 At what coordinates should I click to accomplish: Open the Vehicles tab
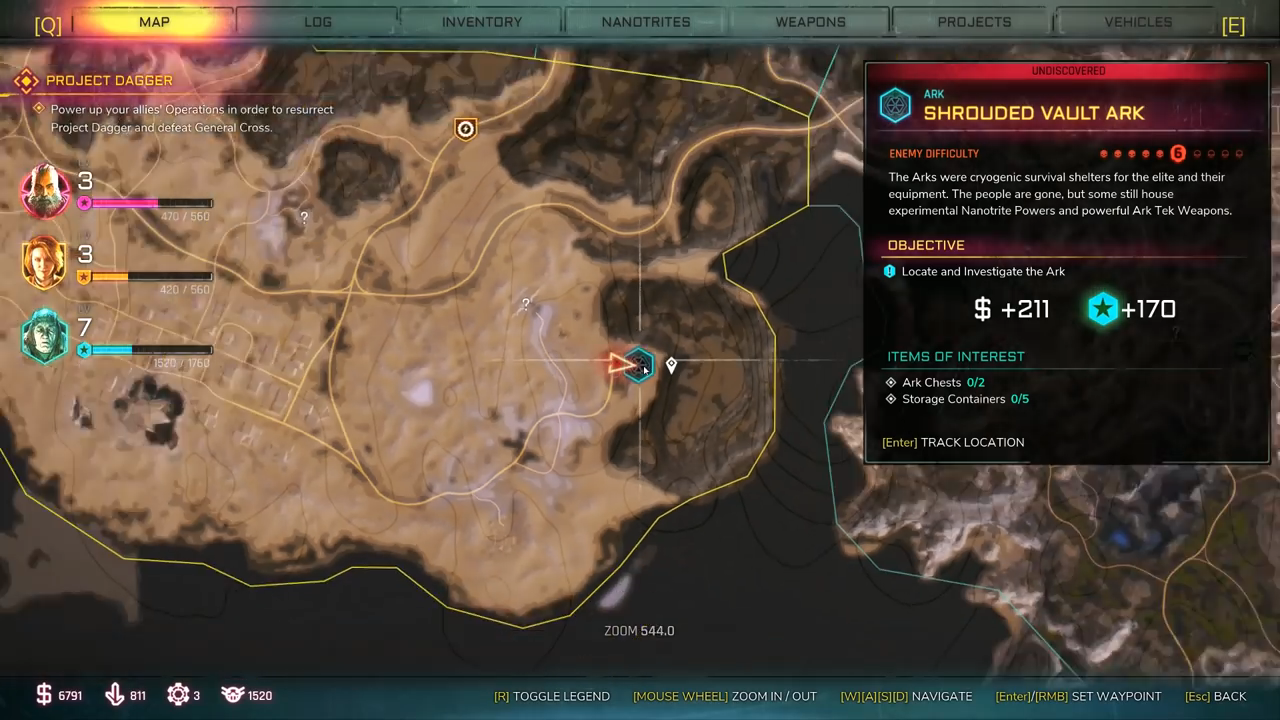pos(1138,22)
